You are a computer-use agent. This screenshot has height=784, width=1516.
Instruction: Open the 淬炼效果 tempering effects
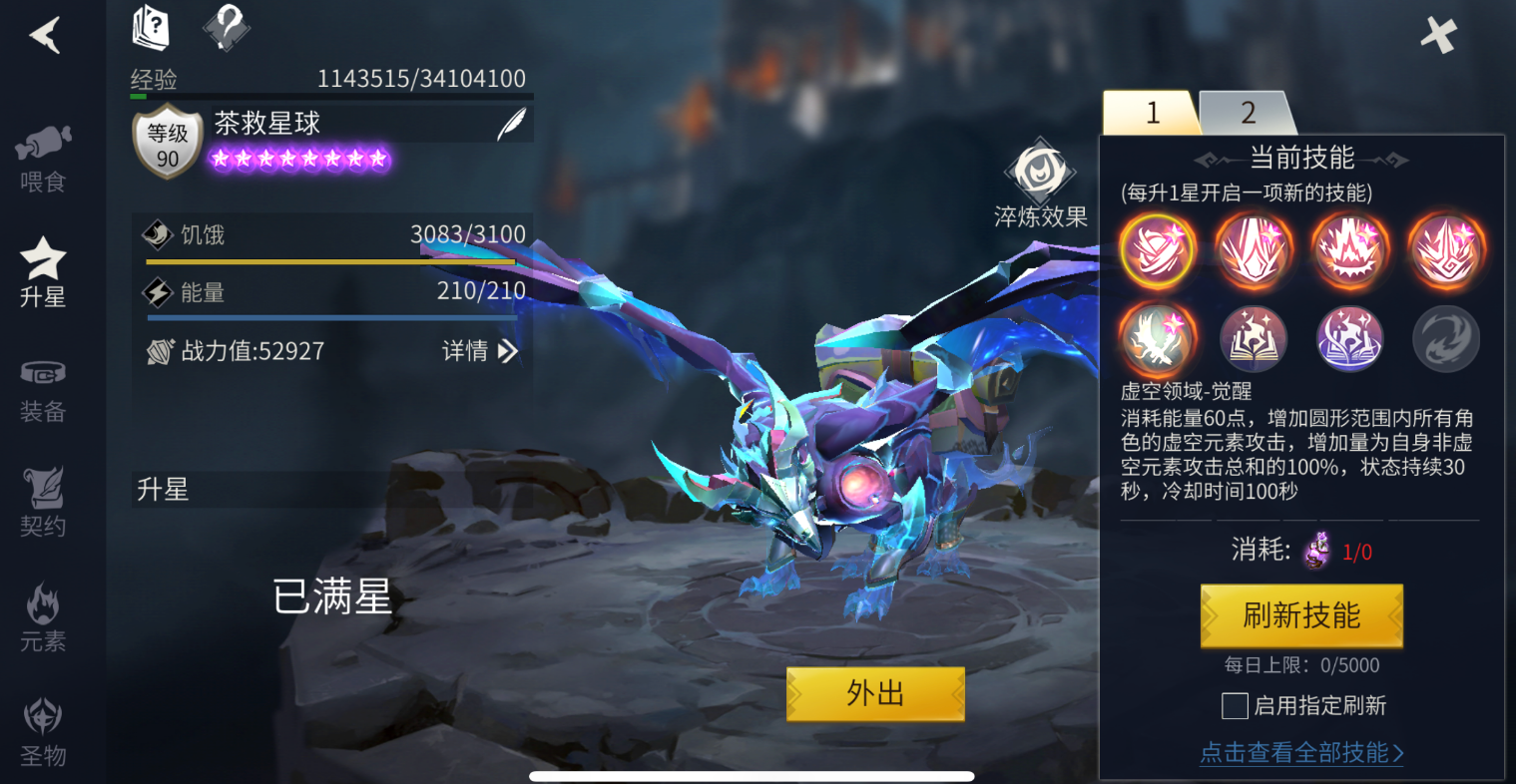coord(1040,186)
